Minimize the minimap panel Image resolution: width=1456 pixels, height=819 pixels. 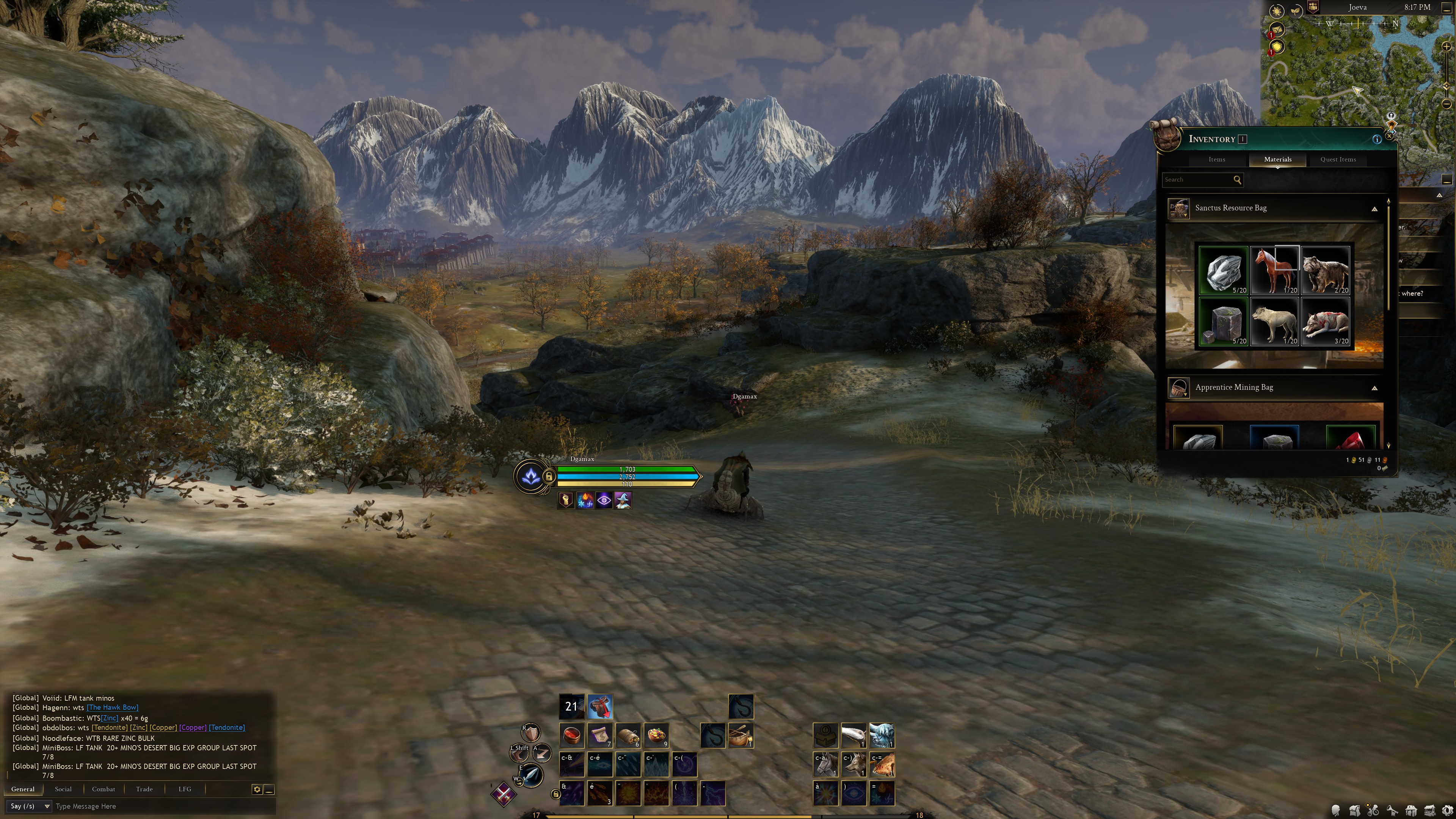1447,7
